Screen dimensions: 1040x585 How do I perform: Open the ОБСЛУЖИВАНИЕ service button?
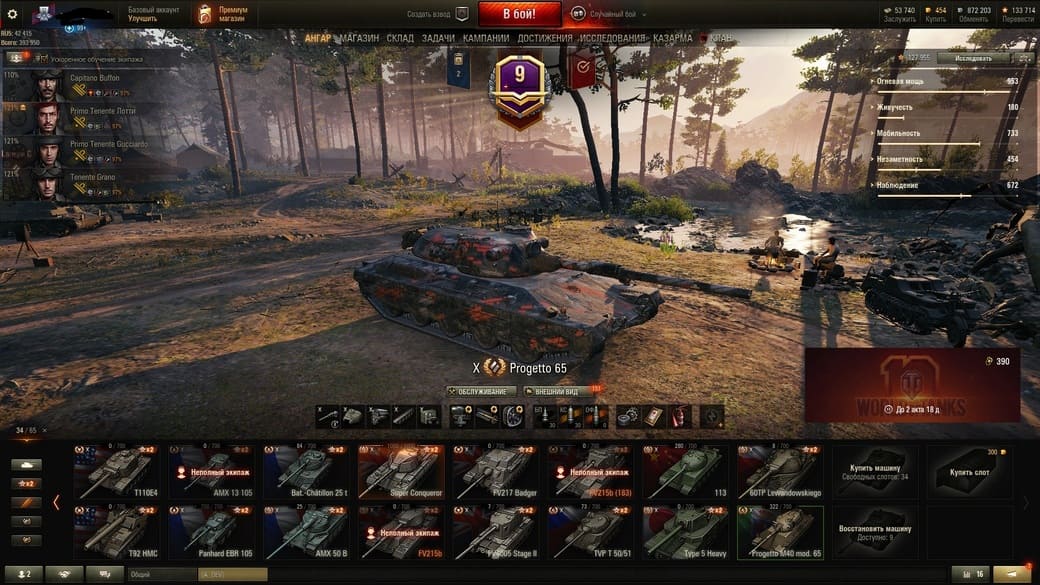[482, 392]
